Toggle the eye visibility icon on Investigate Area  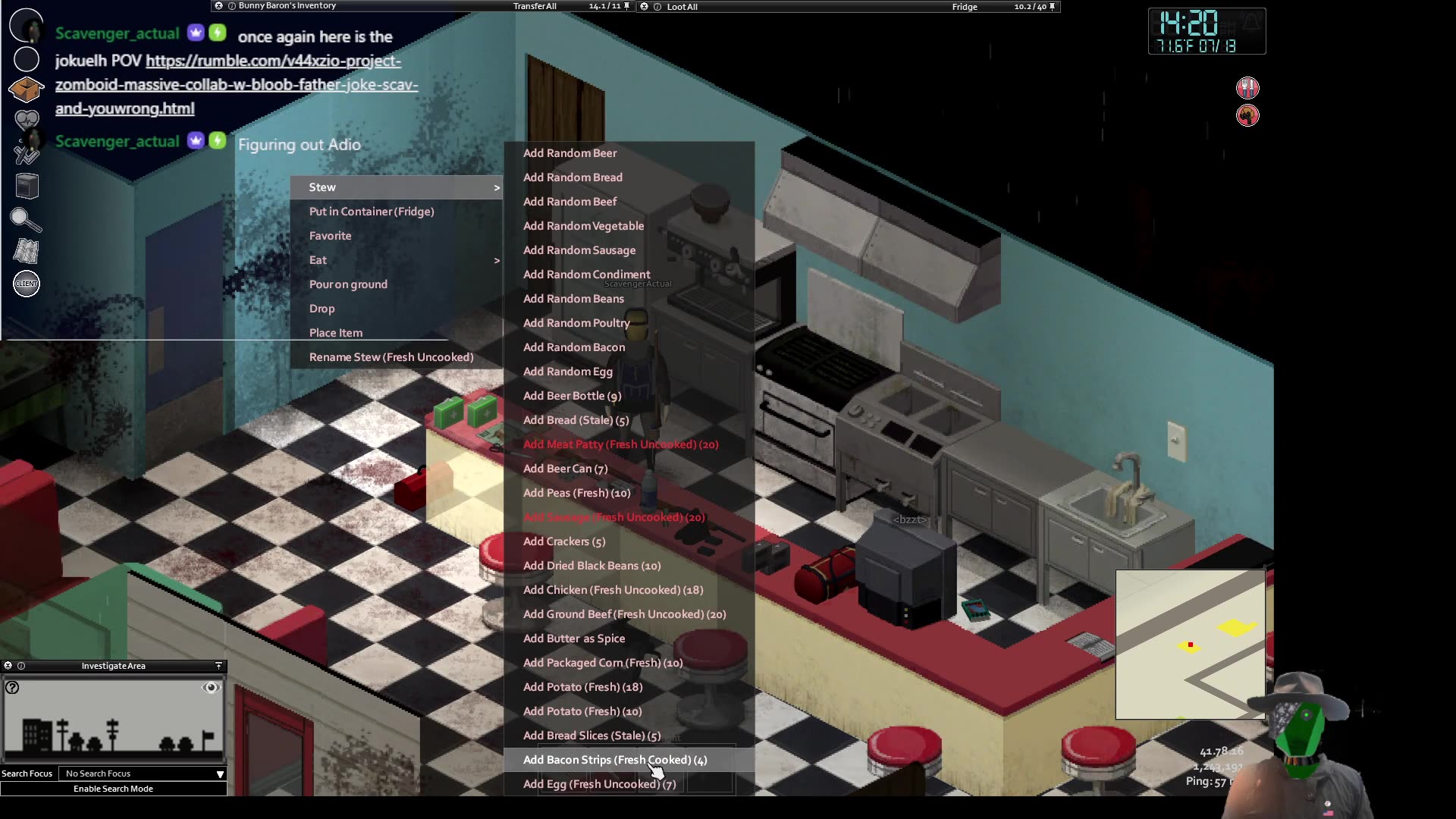[211, 687]
